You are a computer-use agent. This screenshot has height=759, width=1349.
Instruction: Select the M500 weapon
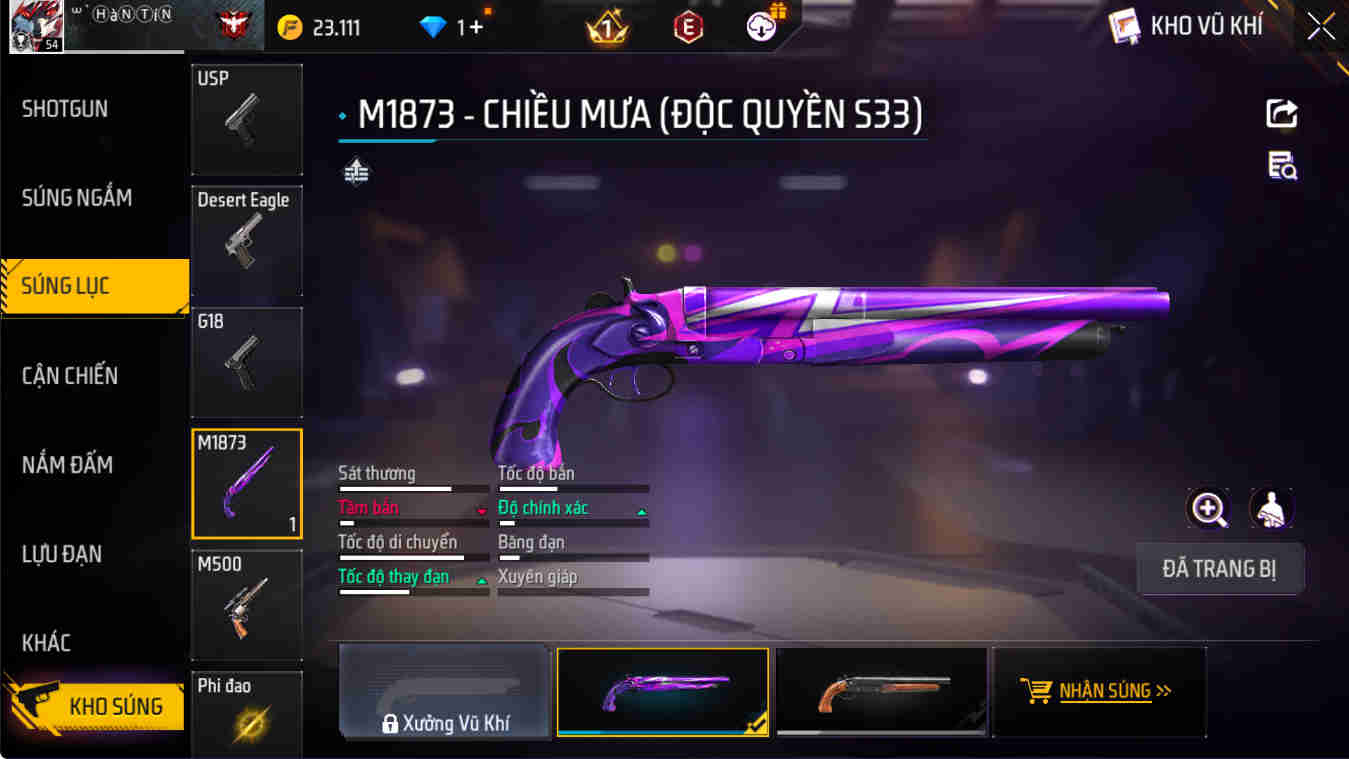point(246,606)
